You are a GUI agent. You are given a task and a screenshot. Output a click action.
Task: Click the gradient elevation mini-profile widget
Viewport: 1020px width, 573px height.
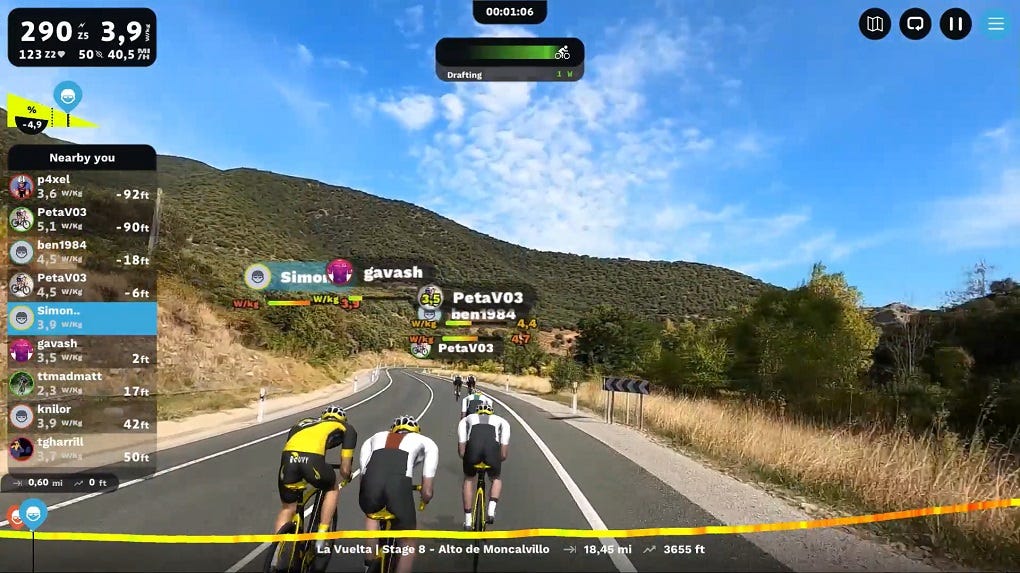[50, 113]
